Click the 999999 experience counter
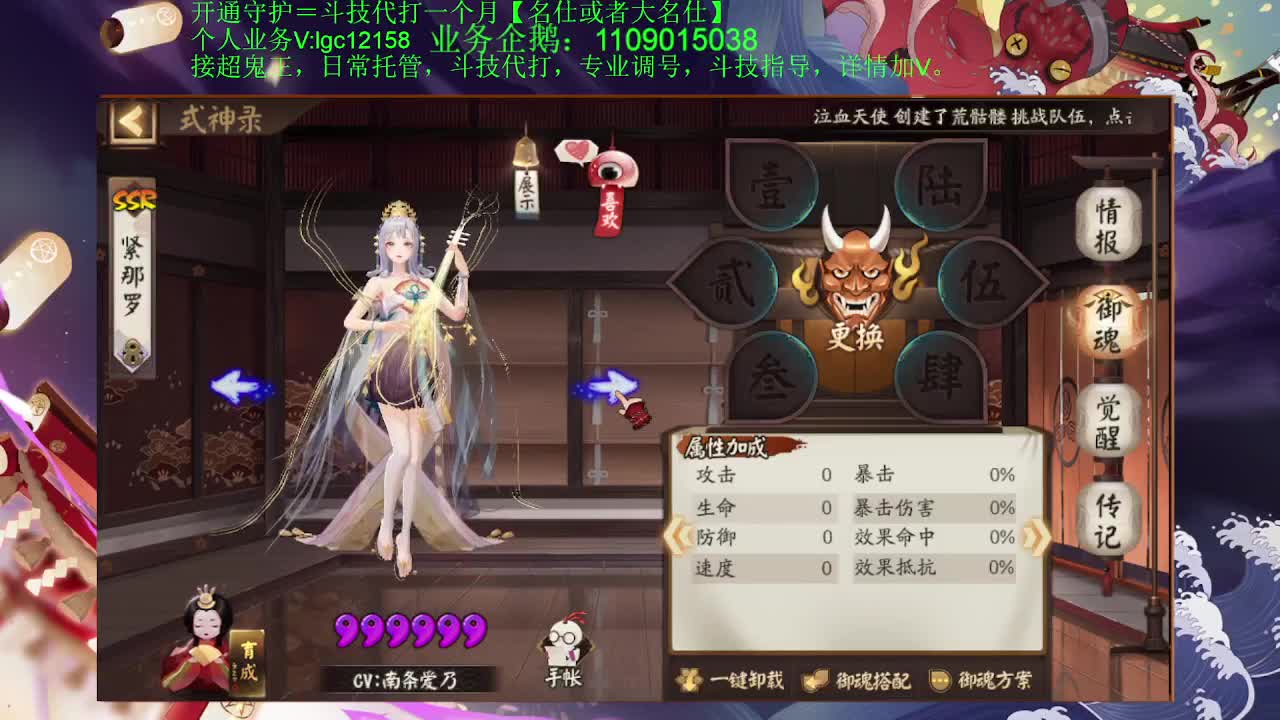Viewport: 1280px width, 720px height. pyautogui.click(x=412, y=630)
